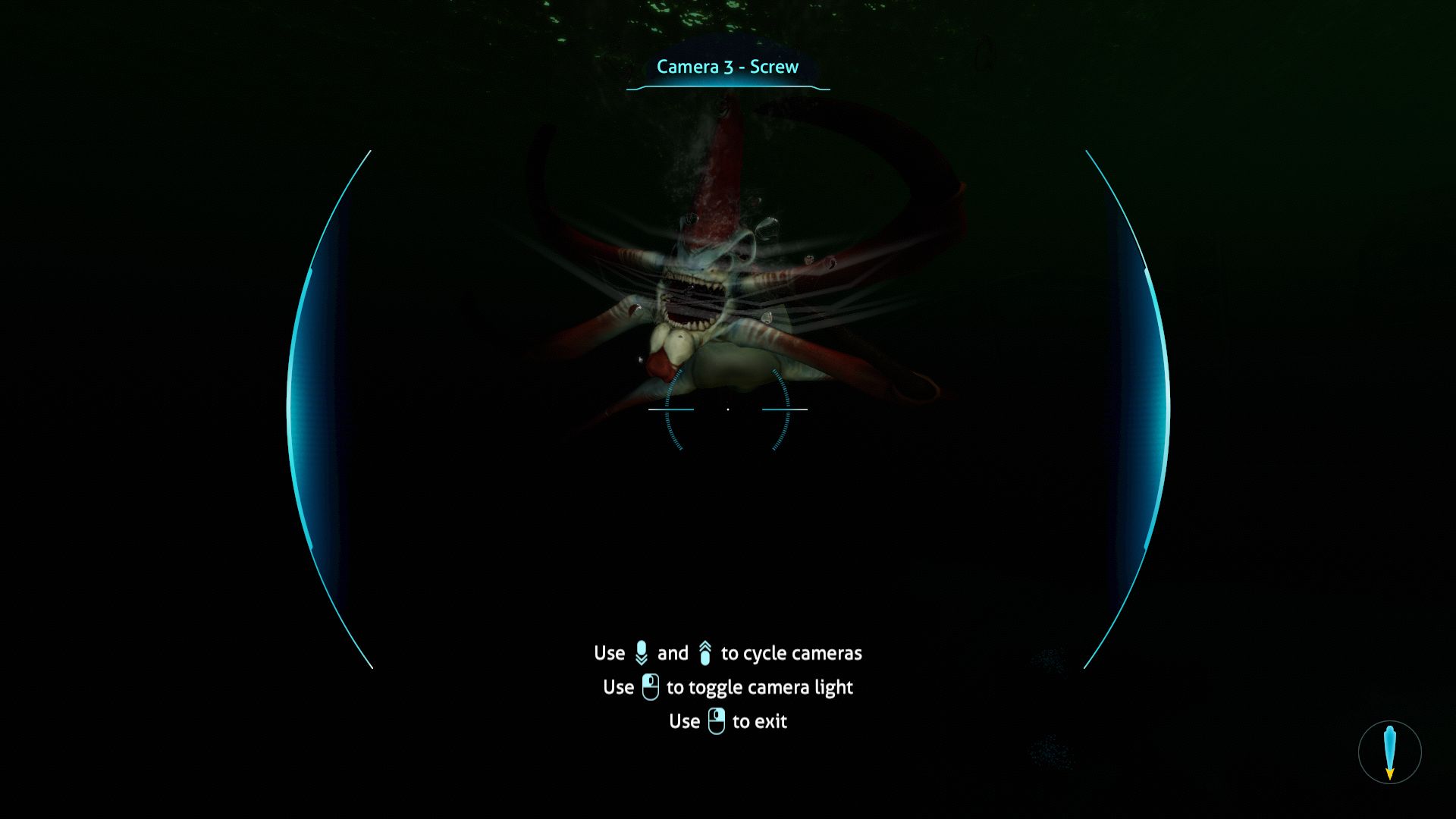The image size is (1456, 819).
Task: Click the 'to exit' instruction text
Action: 759,721
